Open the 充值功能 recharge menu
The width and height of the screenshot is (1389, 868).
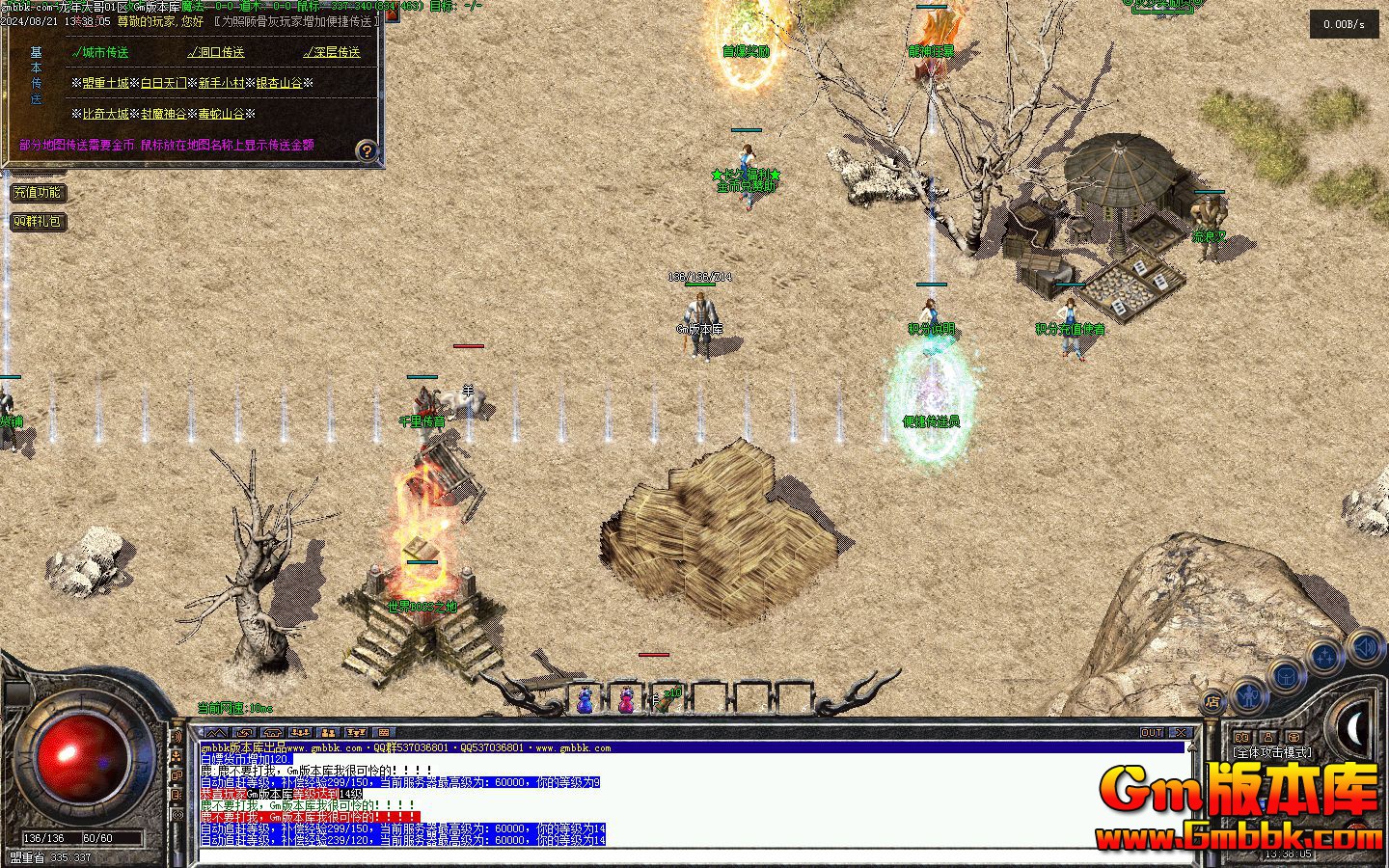tap(38, 193)
